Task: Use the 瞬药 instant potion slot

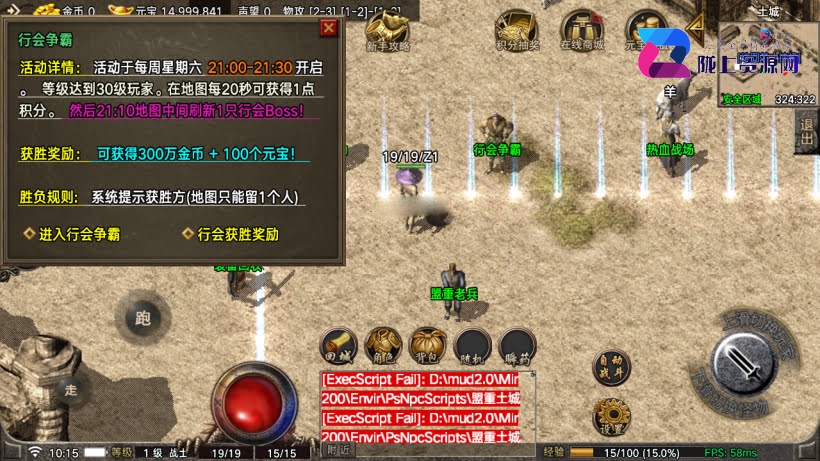Action: point(517,343)
